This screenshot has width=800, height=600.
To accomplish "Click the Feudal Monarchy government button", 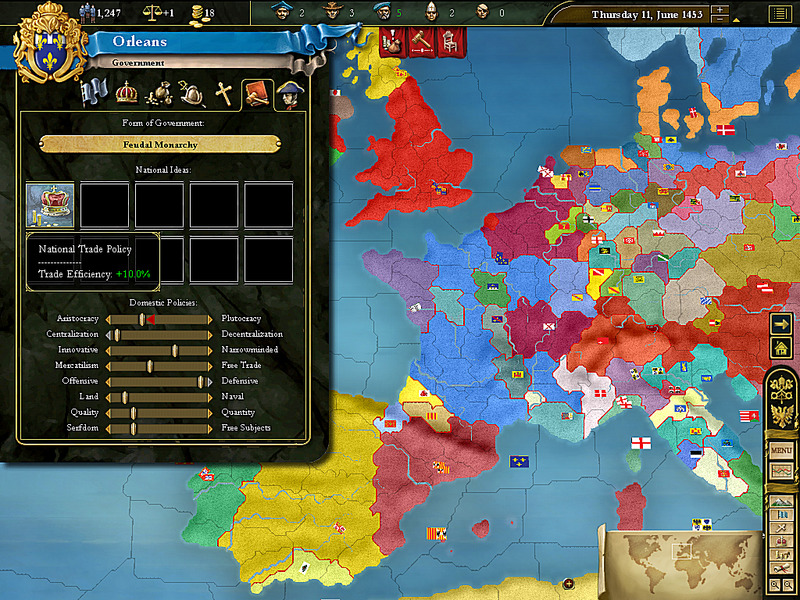I will [160, 144].
